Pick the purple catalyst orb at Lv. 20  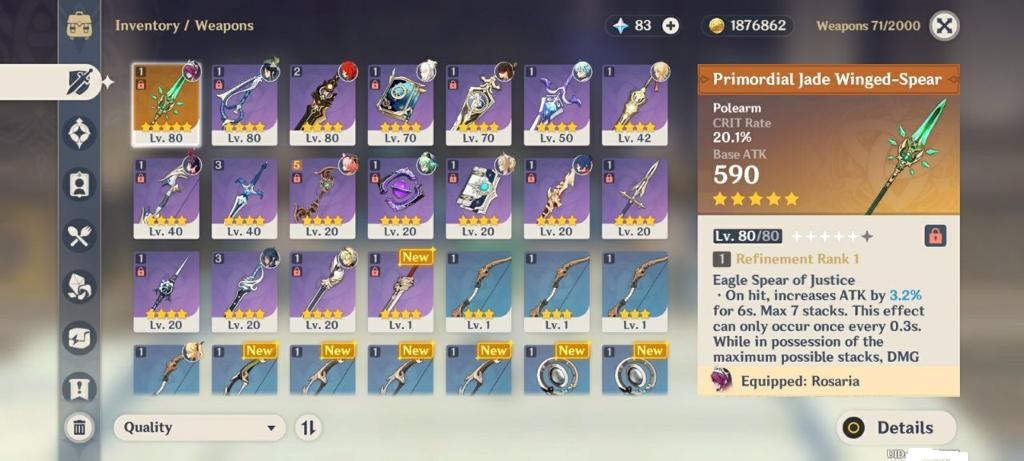pyautogui.click(x=400, y=197)
